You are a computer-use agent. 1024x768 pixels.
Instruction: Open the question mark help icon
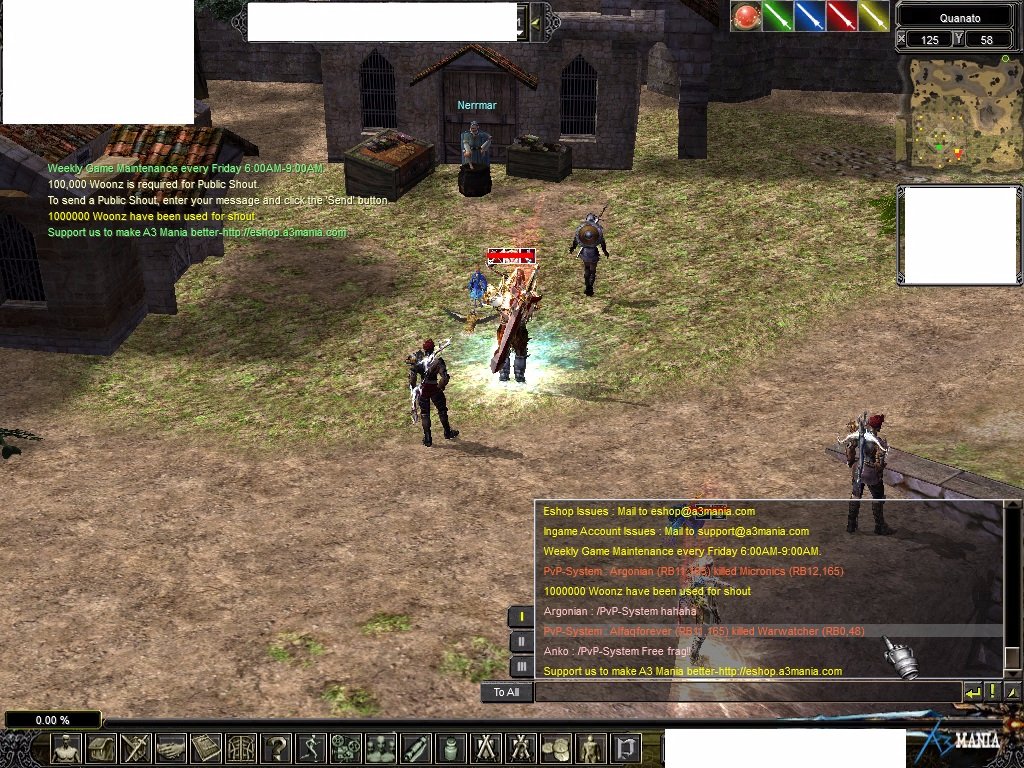tap(276, 748)
